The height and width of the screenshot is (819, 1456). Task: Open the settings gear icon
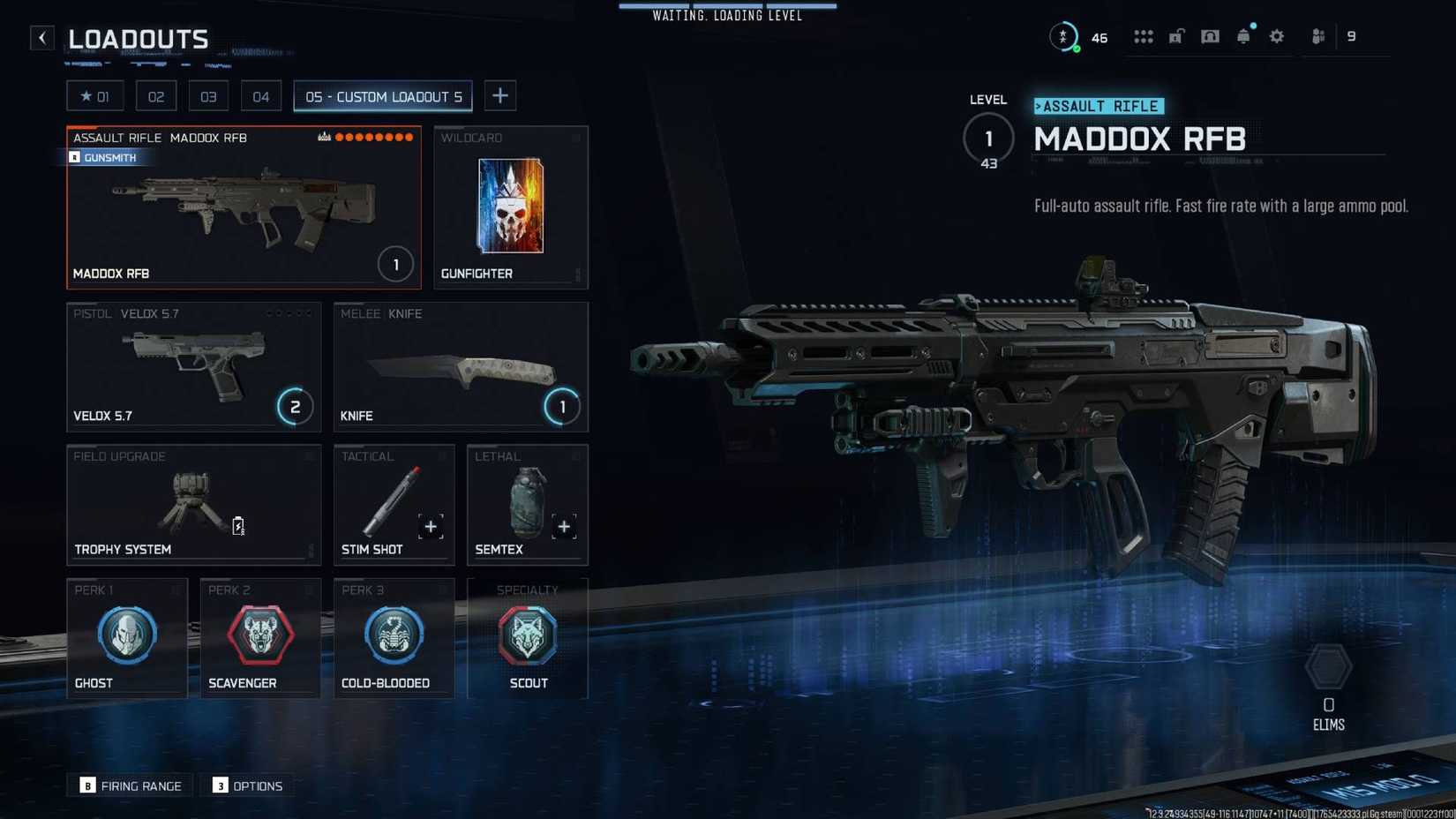[x=1276, y=36]
